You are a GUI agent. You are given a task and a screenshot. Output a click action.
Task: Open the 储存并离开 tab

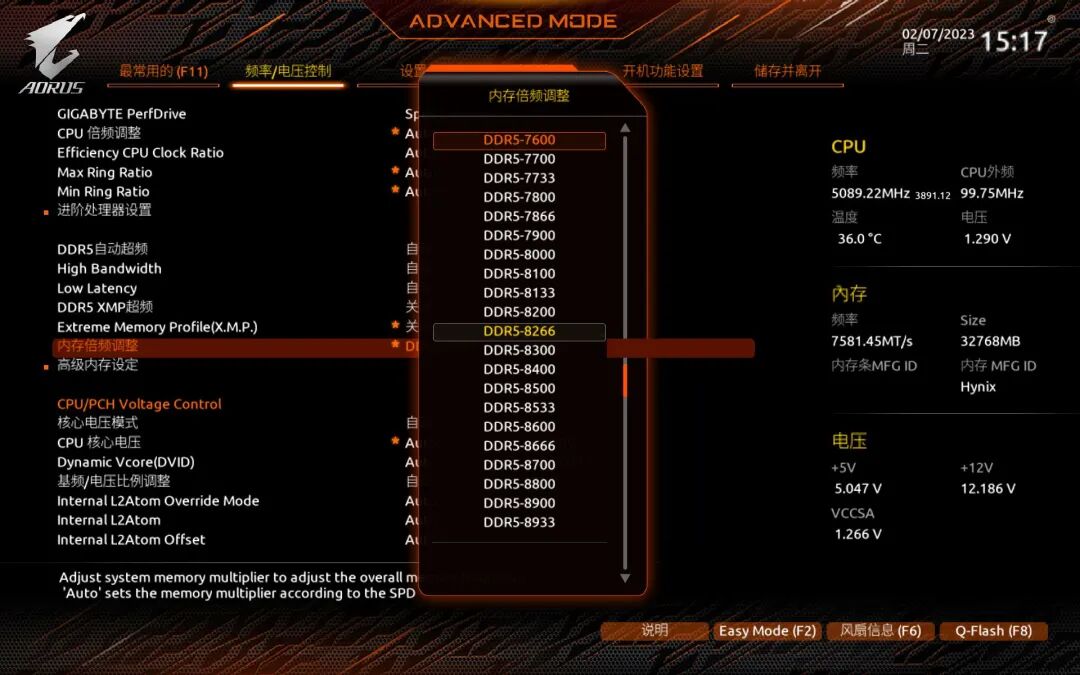pyautogui.click(x=788, y=71)
